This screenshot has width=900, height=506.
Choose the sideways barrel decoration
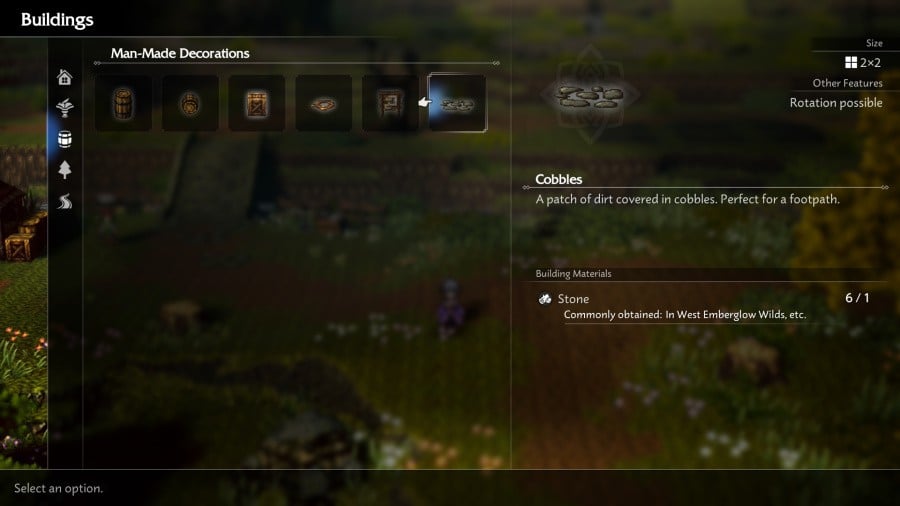(190, 103)
